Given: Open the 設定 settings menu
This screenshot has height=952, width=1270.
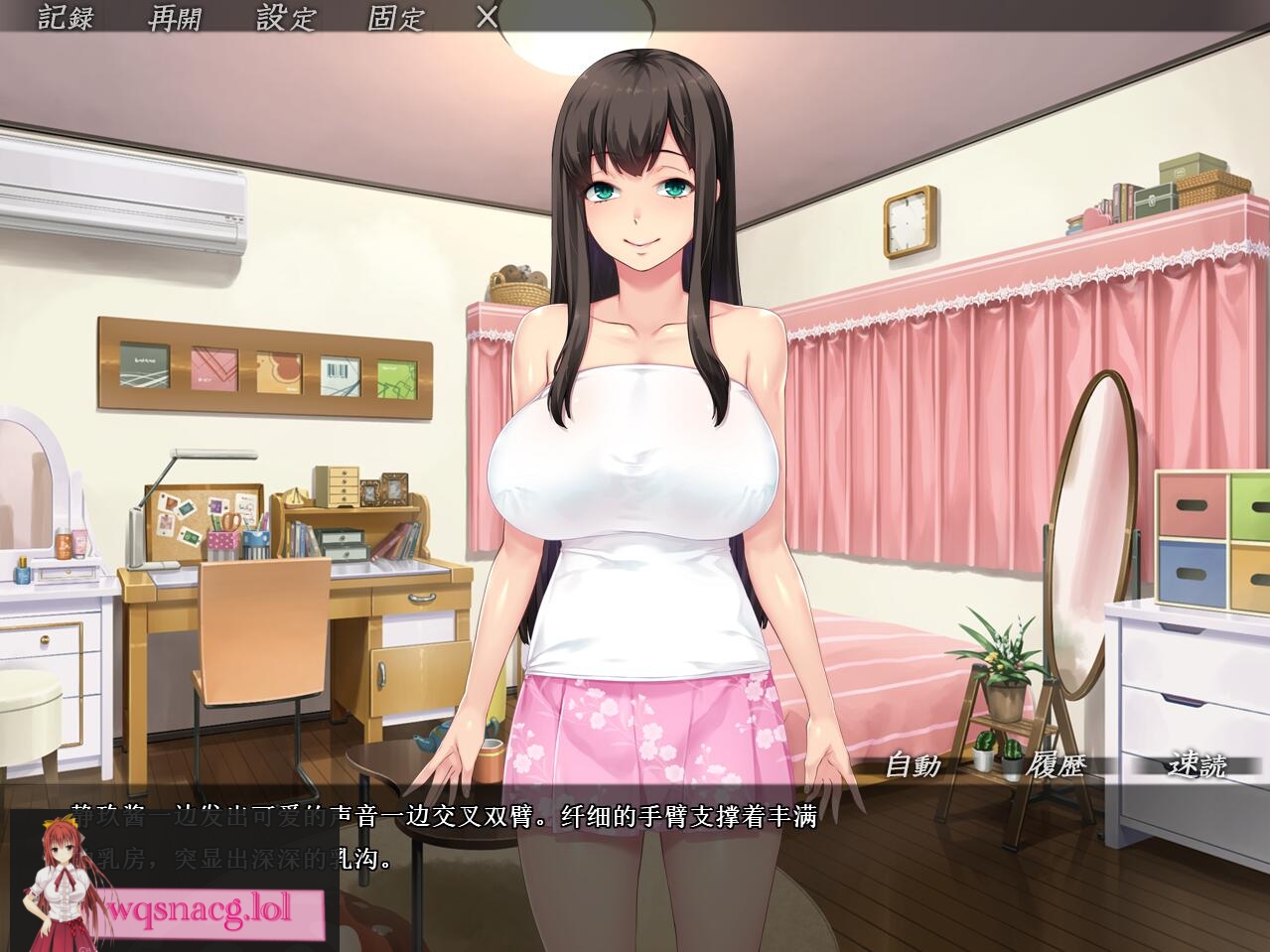Looking at the screenshot, I should click(285, 17).
